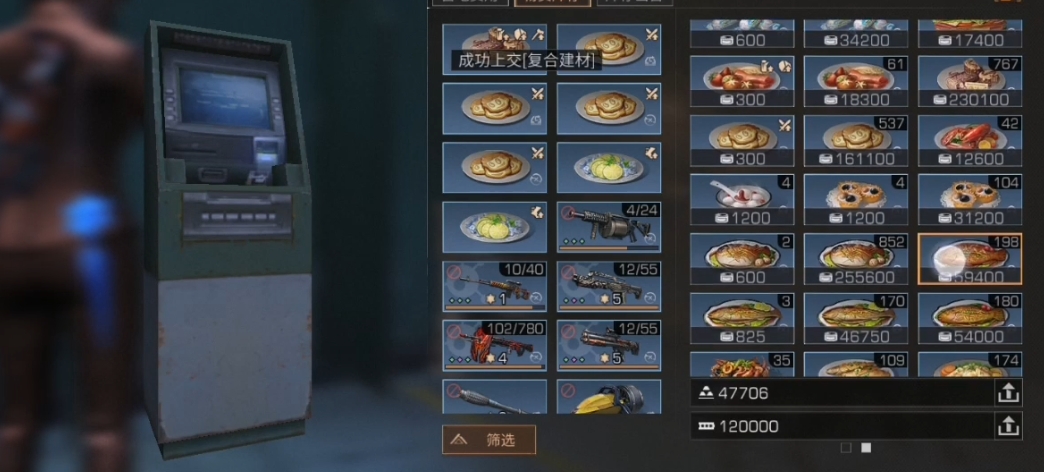Select the lobster dish priced 12600
Screen dimensions: 1044x472
coord(969,141)
